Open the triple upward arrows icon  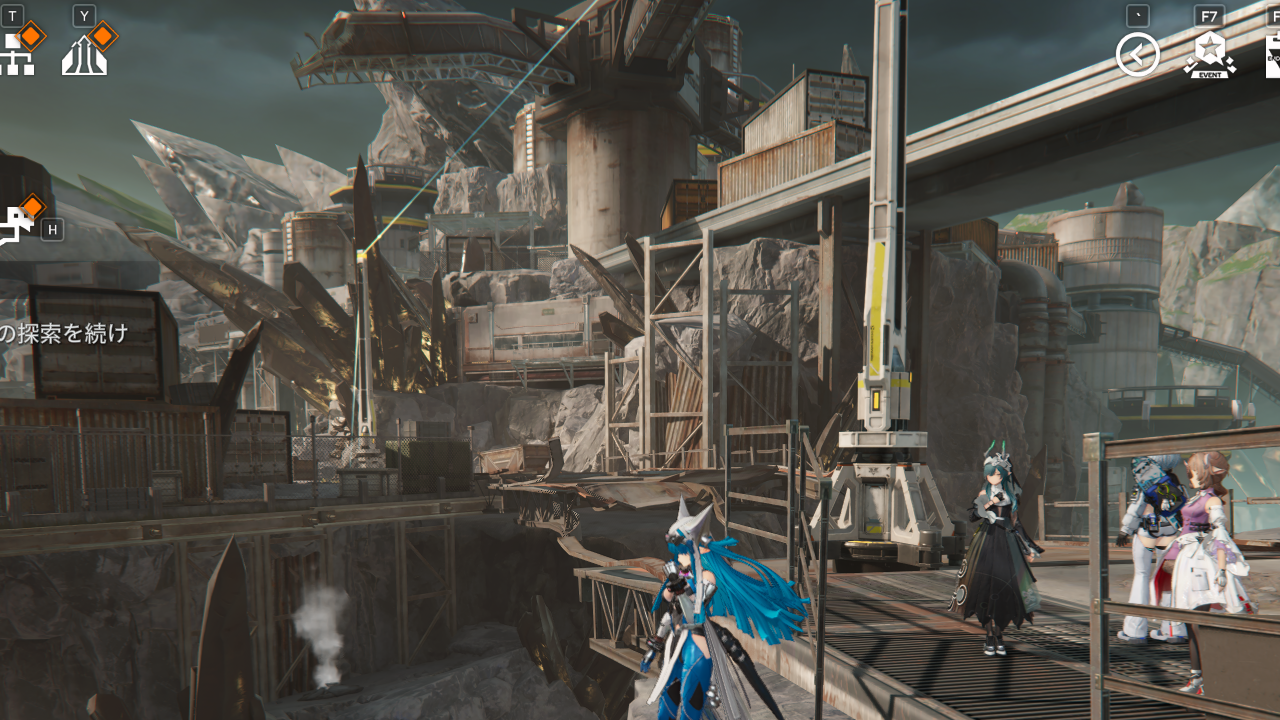click(84, 56)
